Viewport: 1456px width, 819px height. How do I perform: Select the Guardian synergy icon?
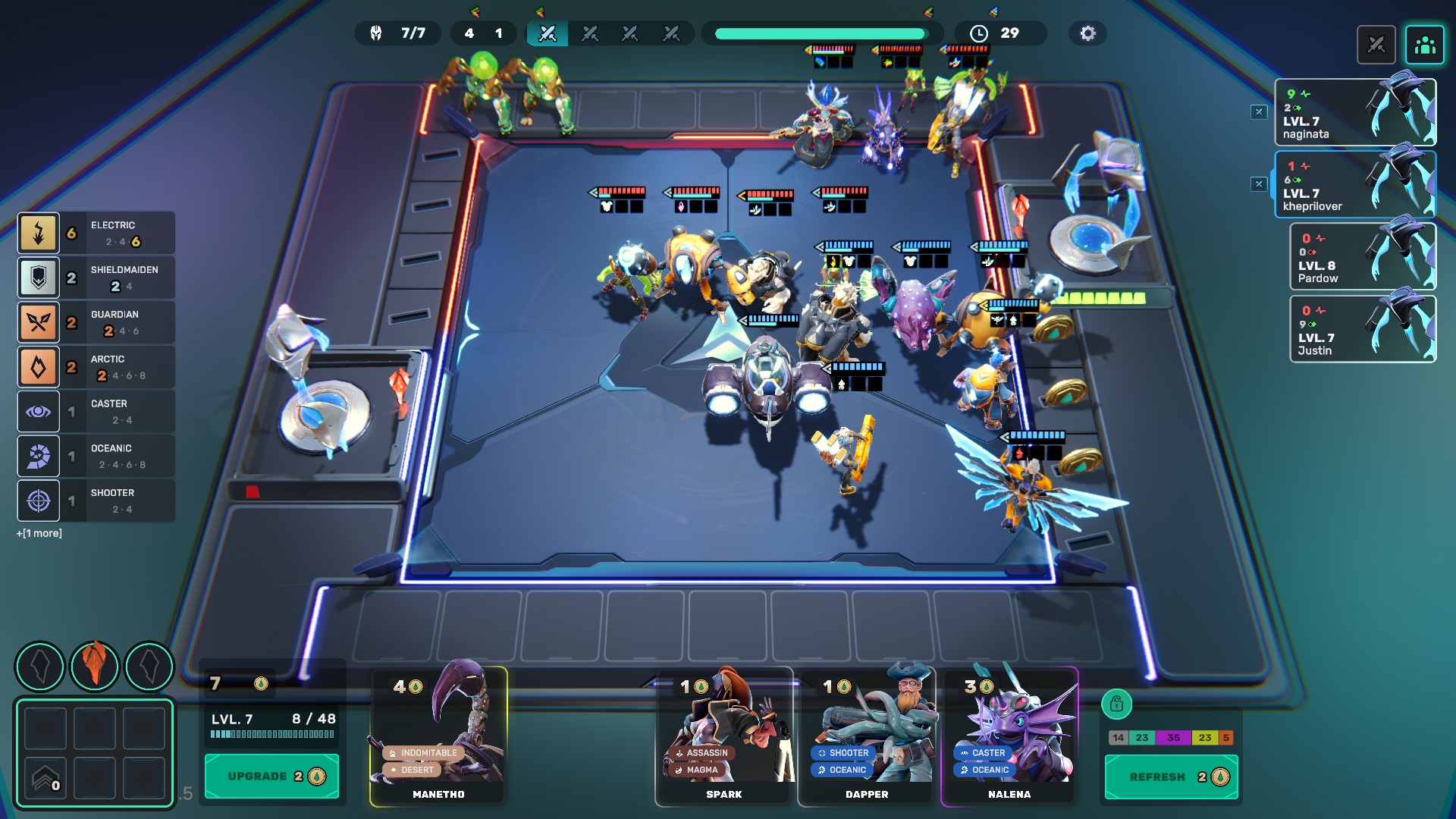click(x=39, y=322)
